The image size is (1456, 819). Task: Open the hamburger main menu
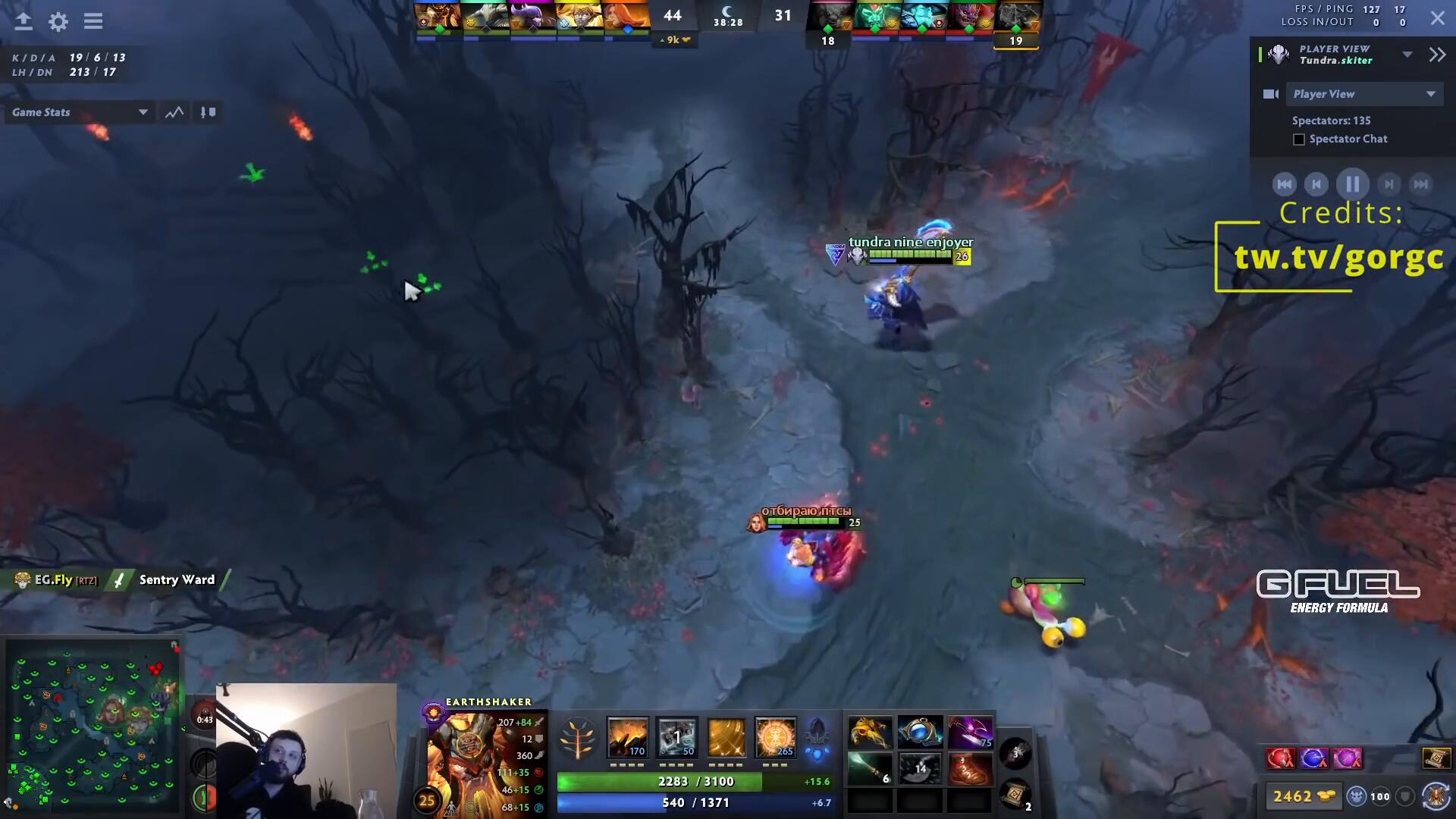coord(93,21)
